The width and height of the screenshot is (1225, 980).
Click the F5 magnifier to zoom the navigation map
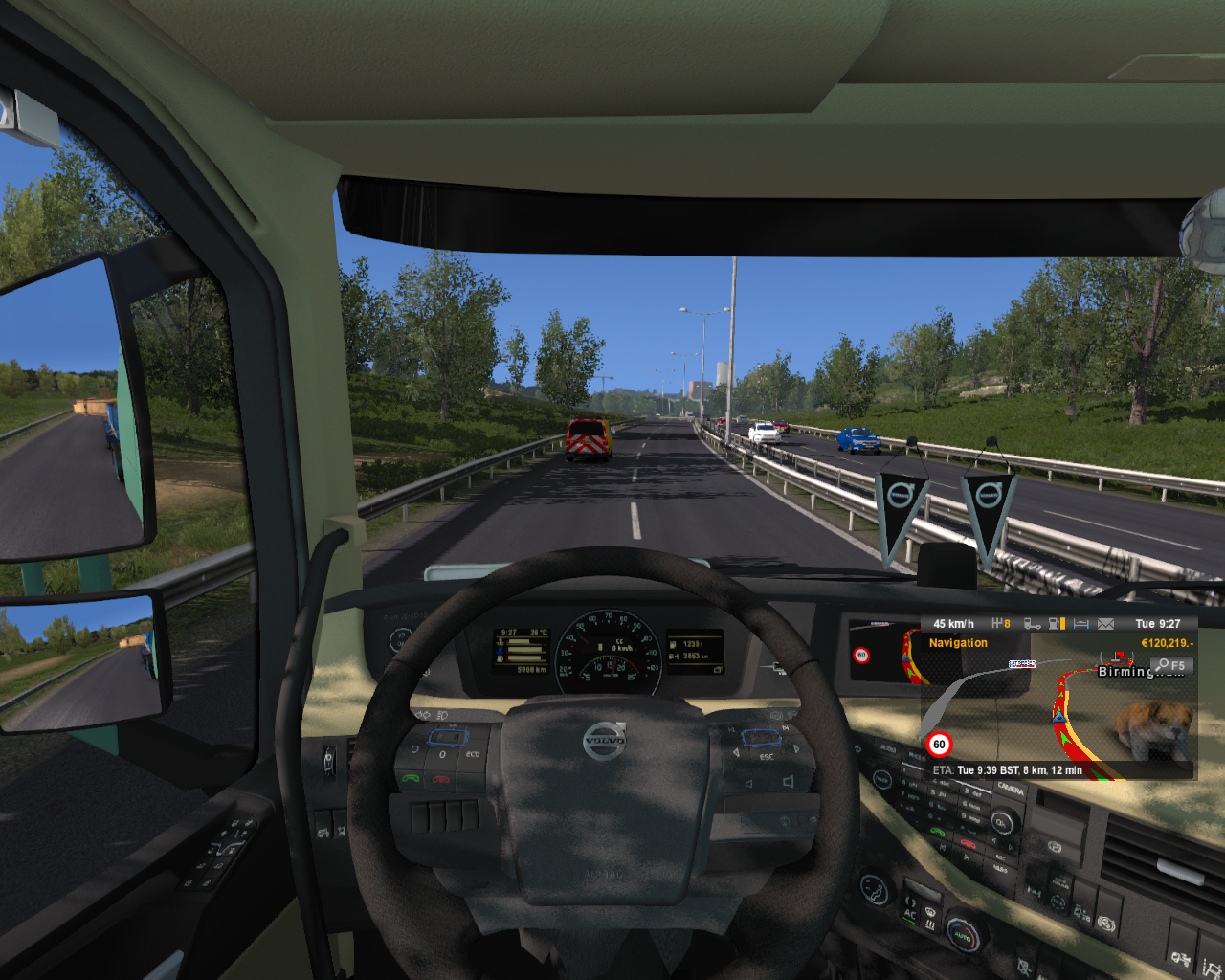(x=1171, y=666)
